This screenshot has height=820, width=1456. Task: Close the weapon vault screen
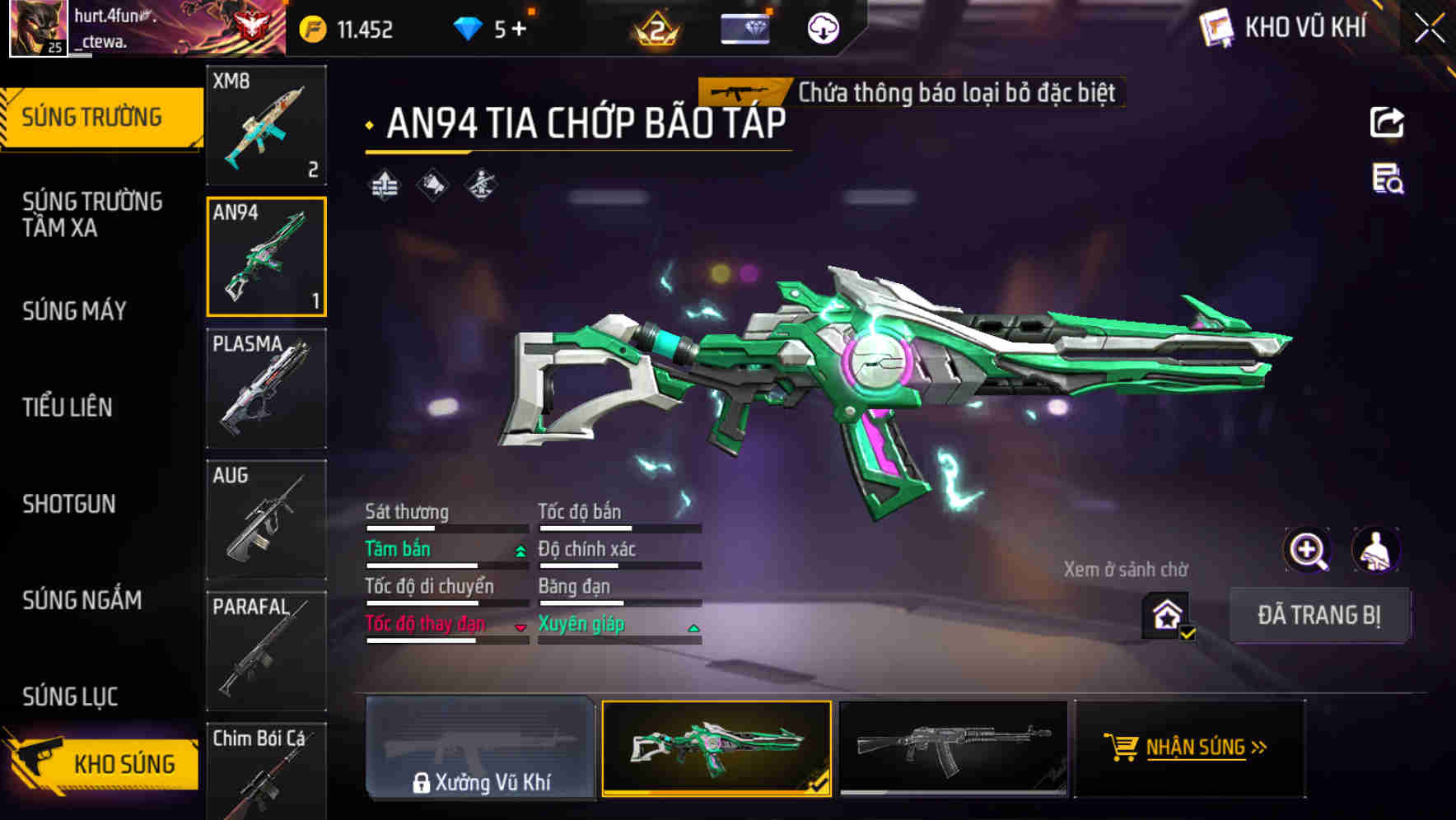click(1429, 29)
